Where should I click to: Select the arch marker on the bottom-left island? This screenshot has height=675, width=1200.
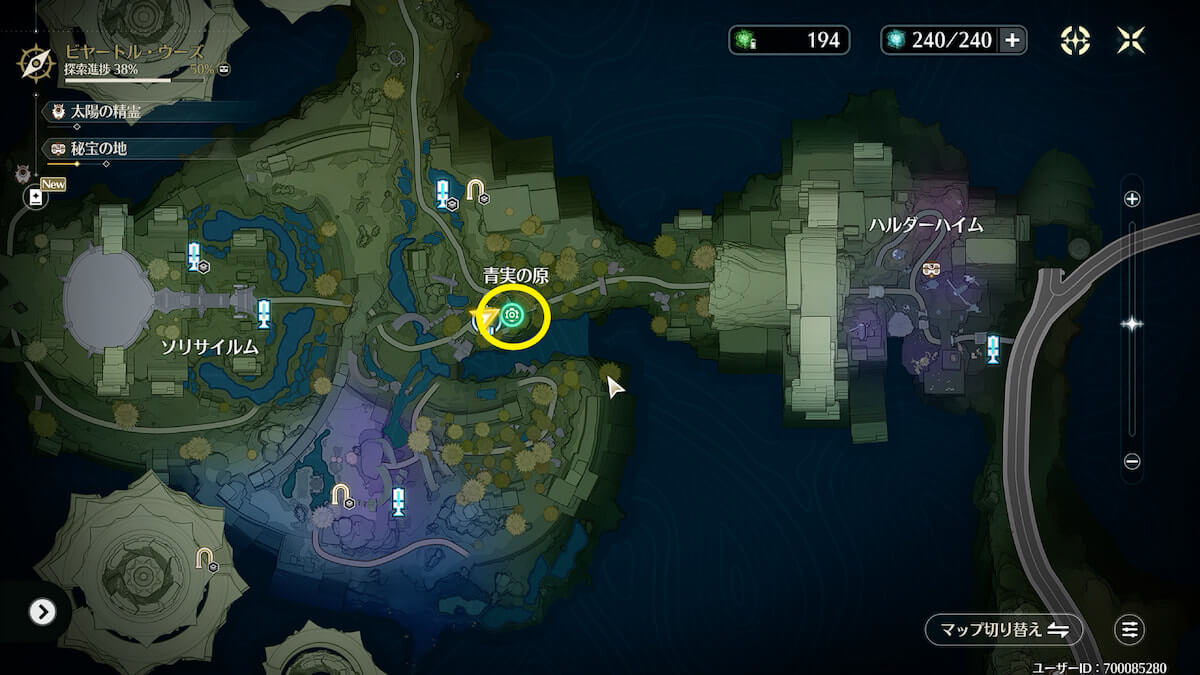[204, 558]
